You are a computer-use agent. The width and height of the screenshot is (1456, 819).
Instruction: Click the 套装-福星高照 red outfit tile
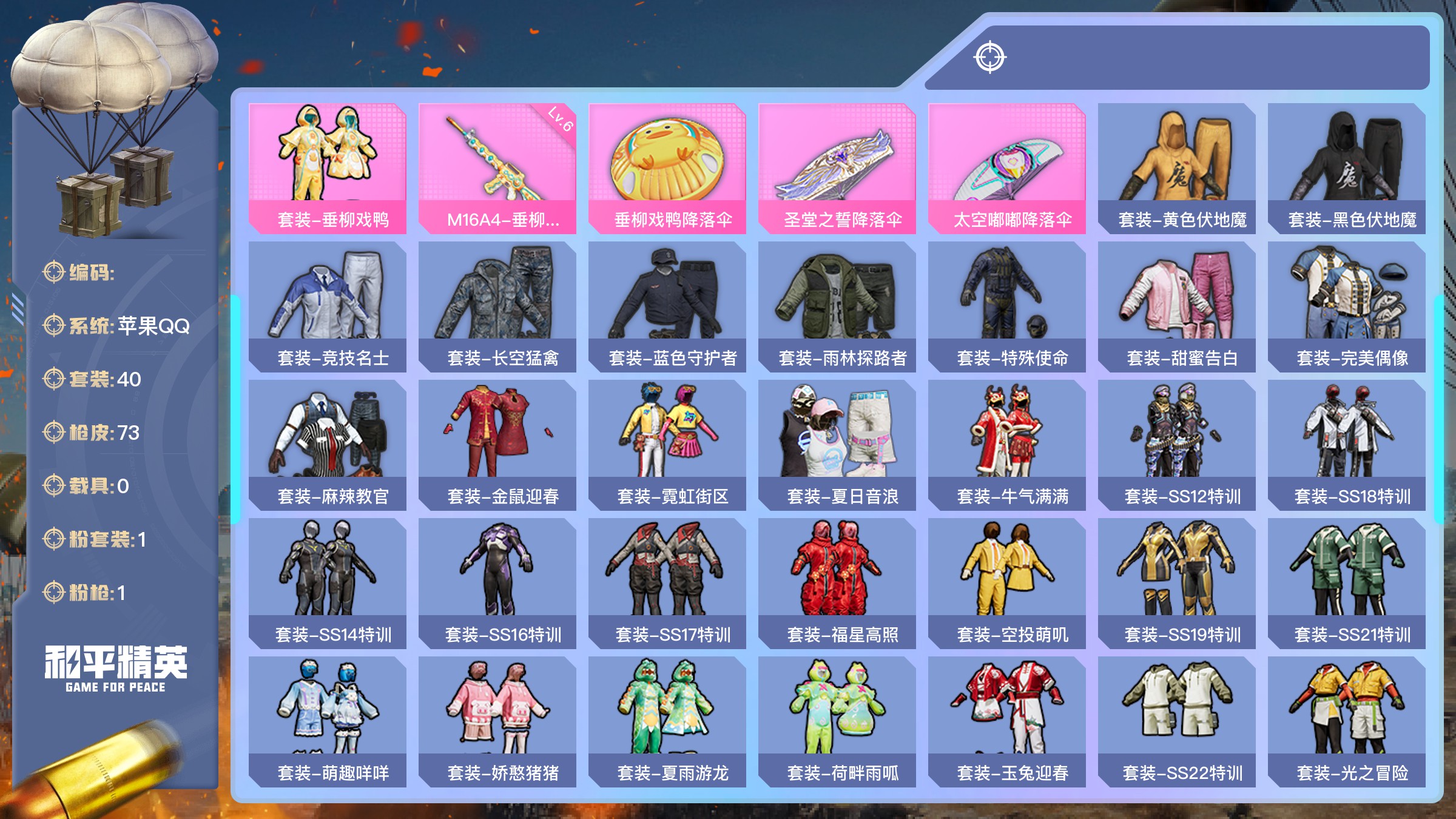837,583
